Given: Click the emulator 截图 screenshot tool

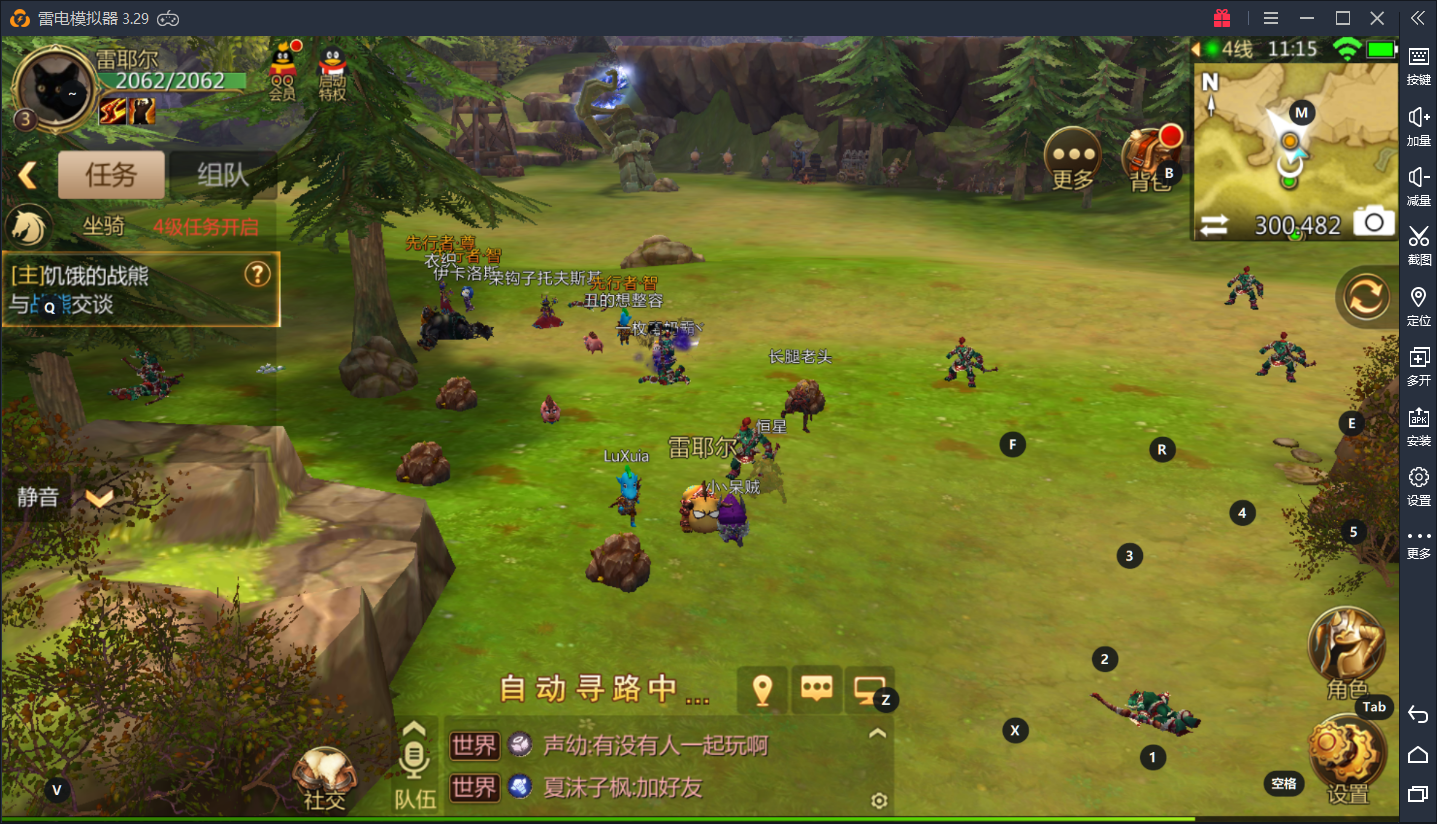Looking at the screenshot, I should (x=1418, y=244).
